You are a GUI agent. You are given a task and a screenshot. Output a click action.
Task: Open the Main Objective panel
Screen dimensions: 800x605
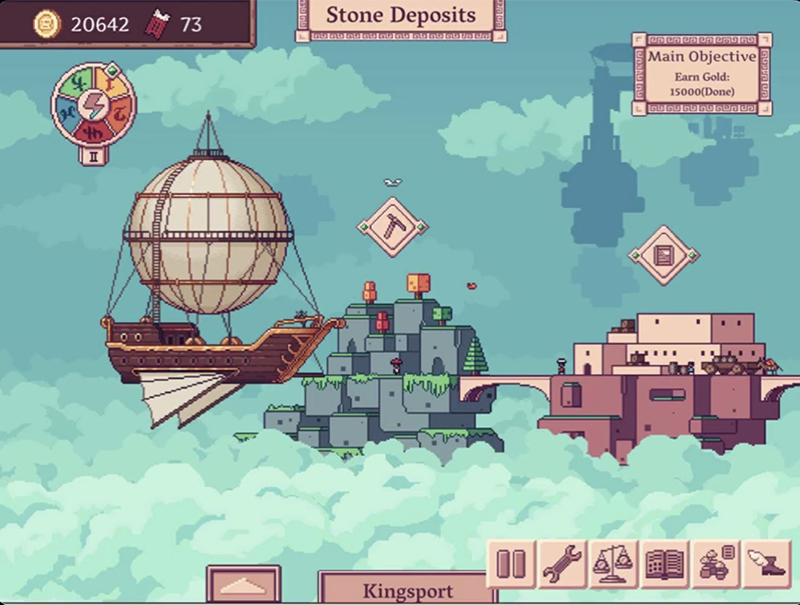pyautogui.click(x=701, y=73)
